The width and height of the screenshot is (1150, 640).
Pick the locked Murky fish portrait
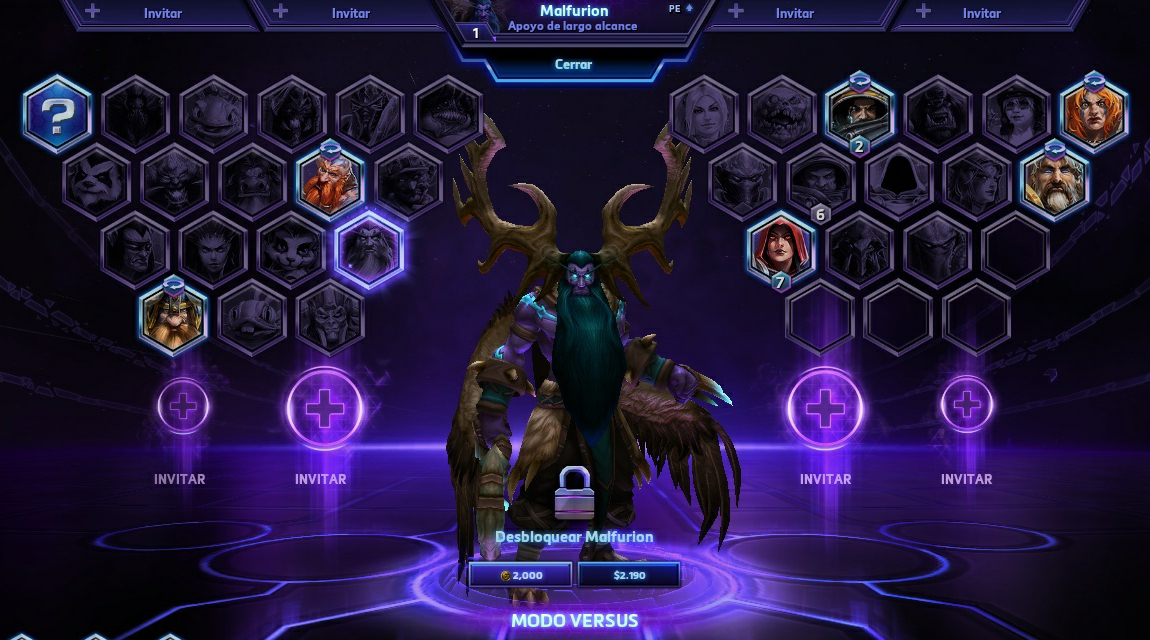pos(252,317)
